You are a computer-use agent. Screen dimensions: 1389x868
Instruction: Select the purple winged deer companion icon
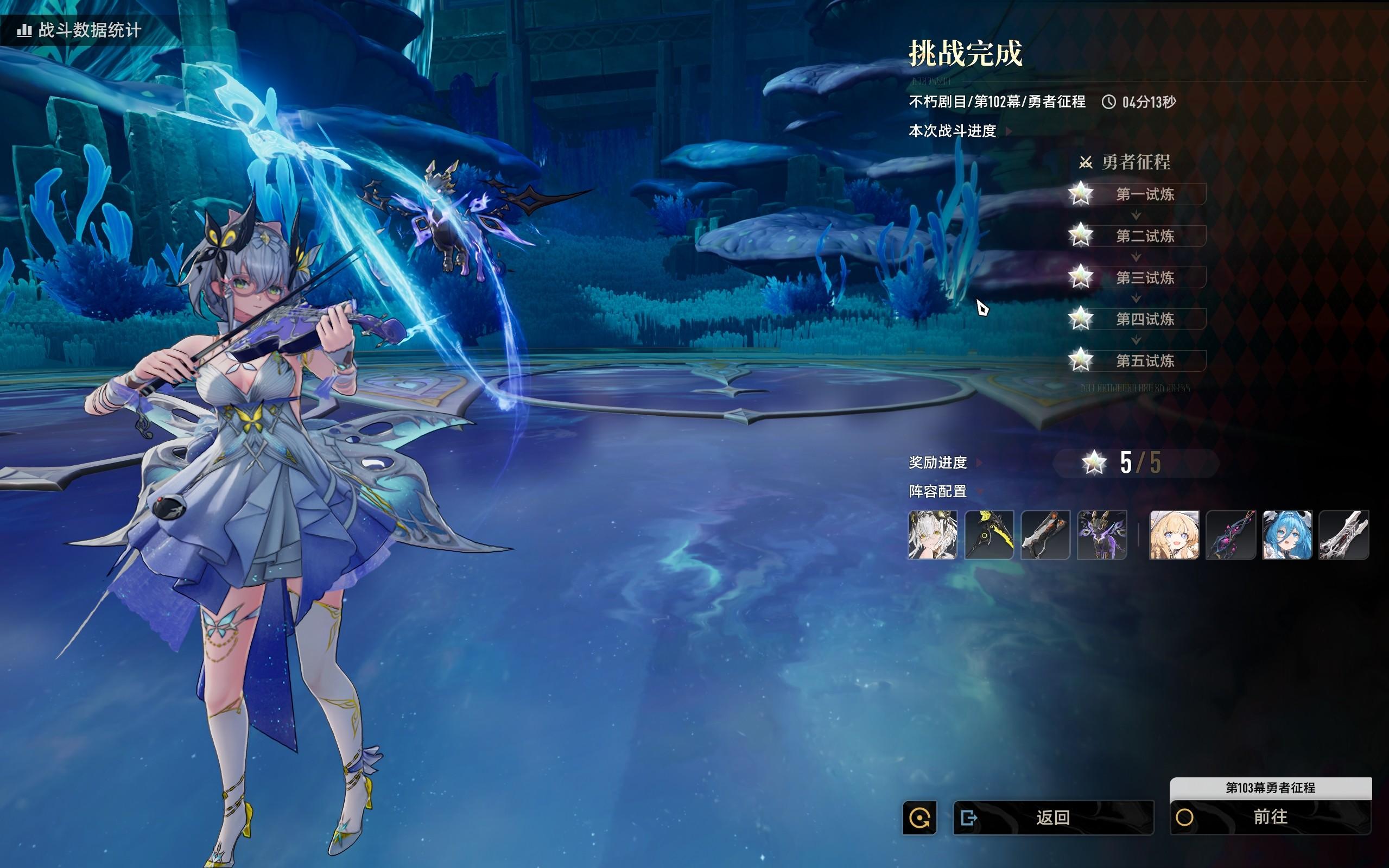click(x=1102, y=535)
